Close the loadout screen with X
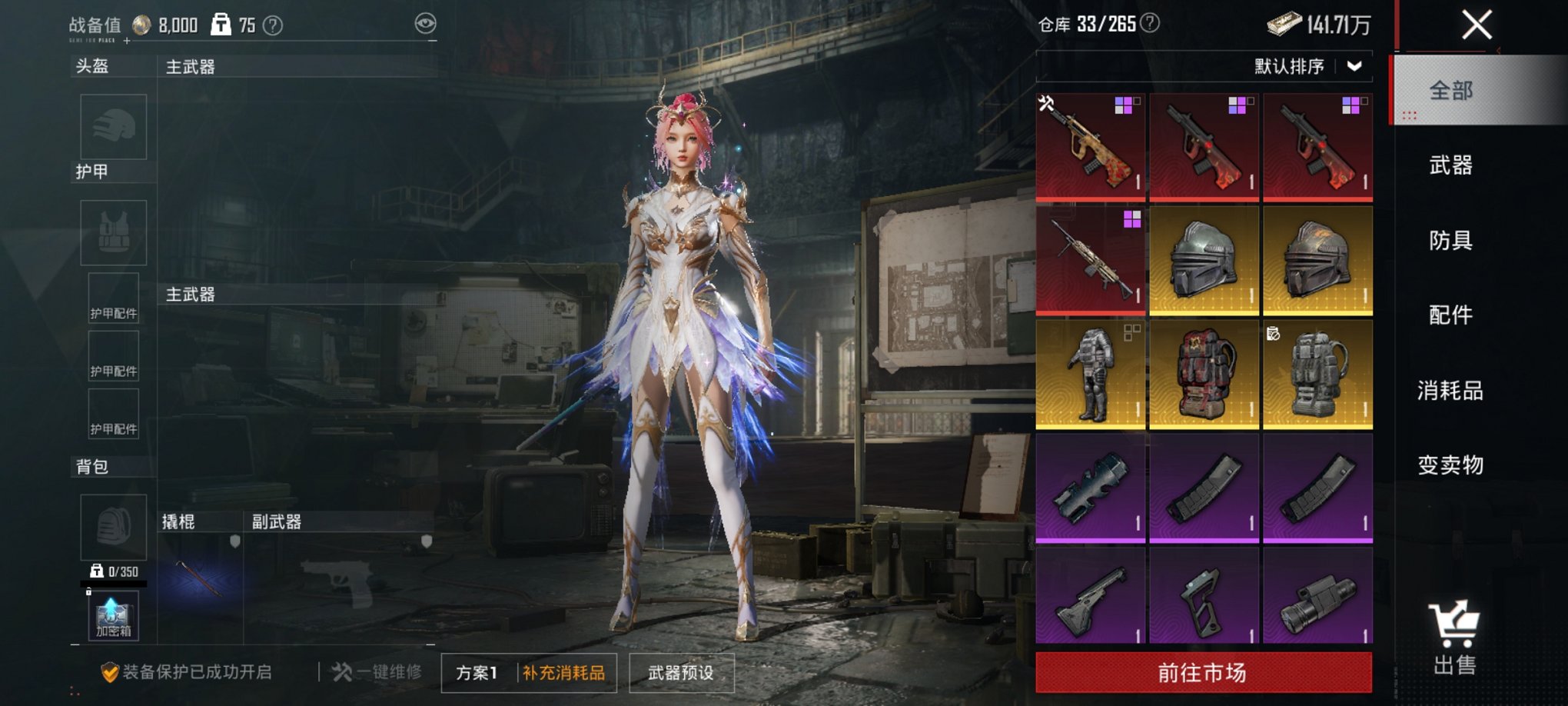 pos(1477,25)
